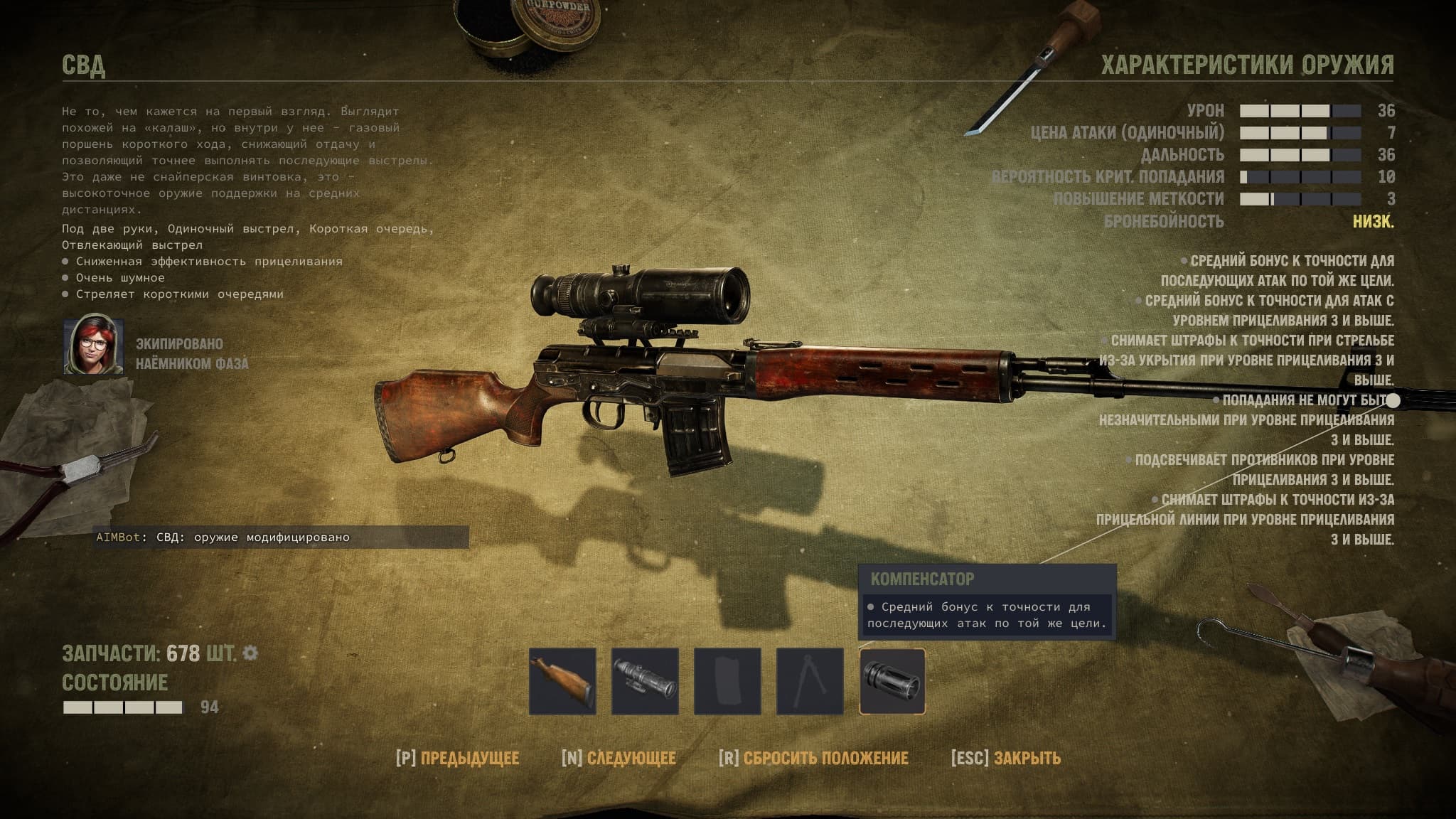Reset the weapon position (Сбросить положение)
1456x819 pixels.
click(x=813, y=758)
